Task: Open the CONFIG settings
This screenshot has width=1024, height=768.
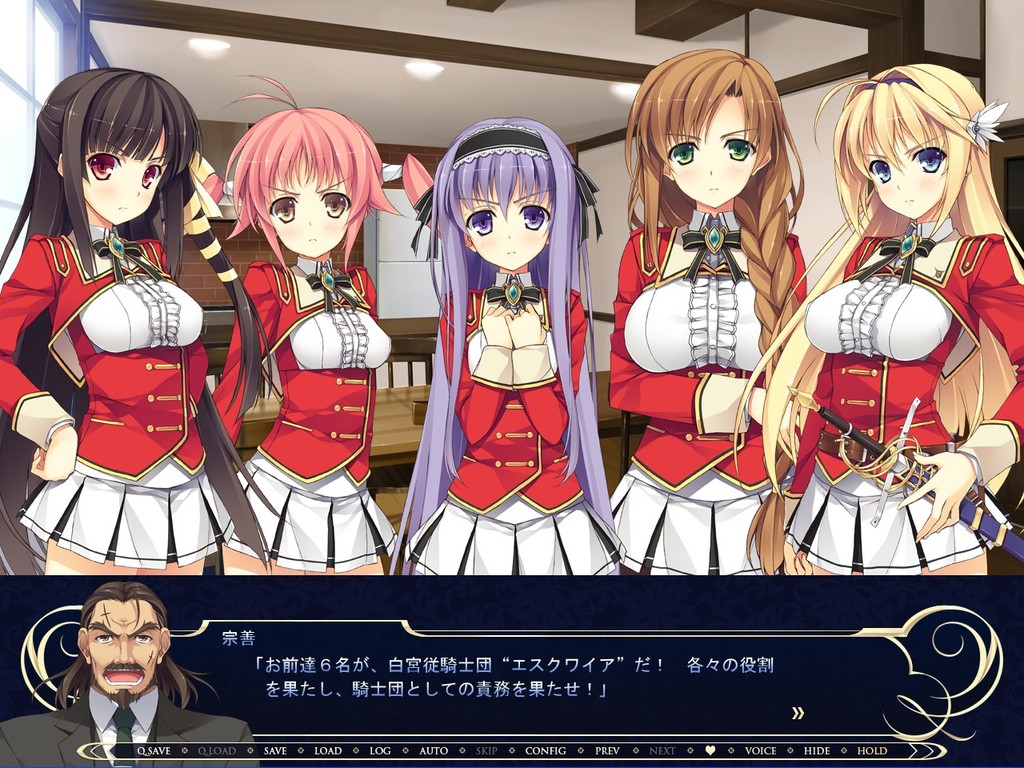Action: tap(545, 750)
